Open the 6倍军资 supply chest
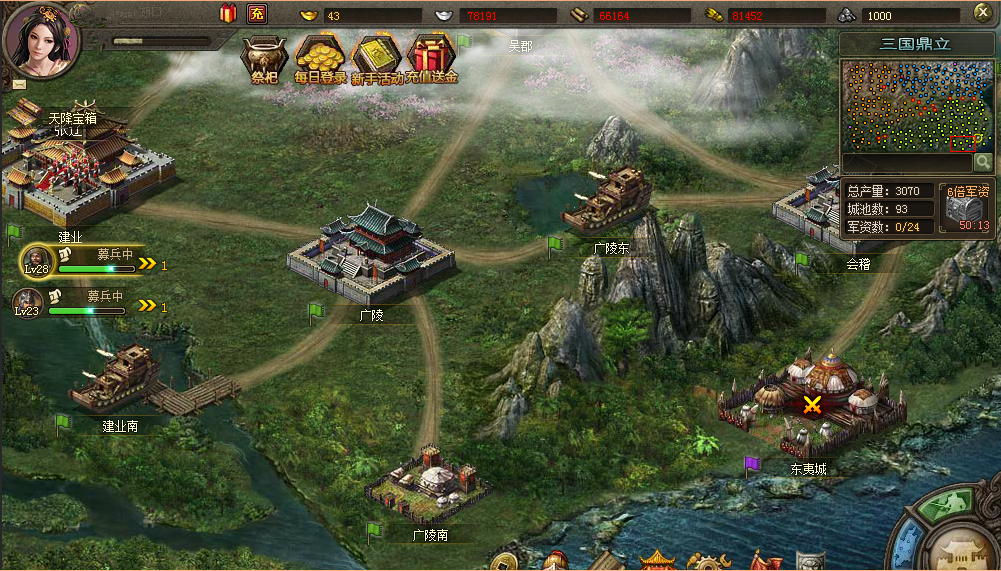1001x571 pixels. point(966,209)
